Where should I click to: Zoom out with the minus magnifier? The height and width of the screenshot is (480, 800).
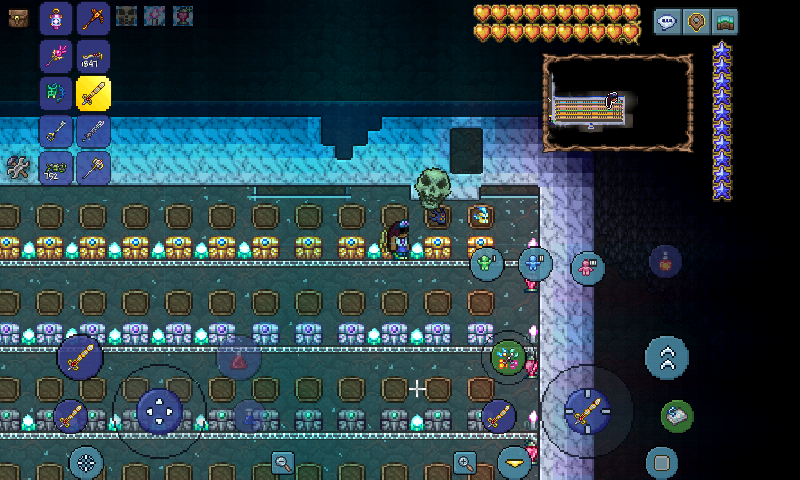click(x=283, y=462)
